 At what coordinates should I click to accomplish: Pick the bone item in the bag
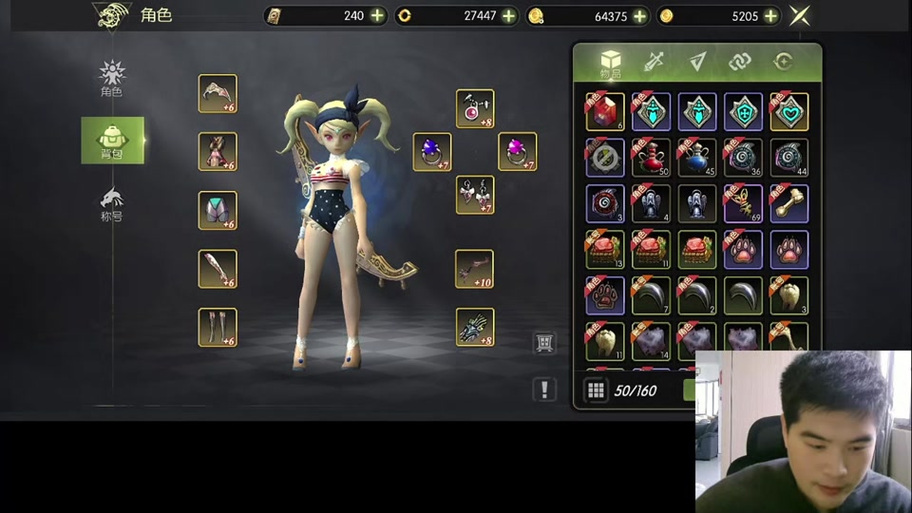[789, 203]
